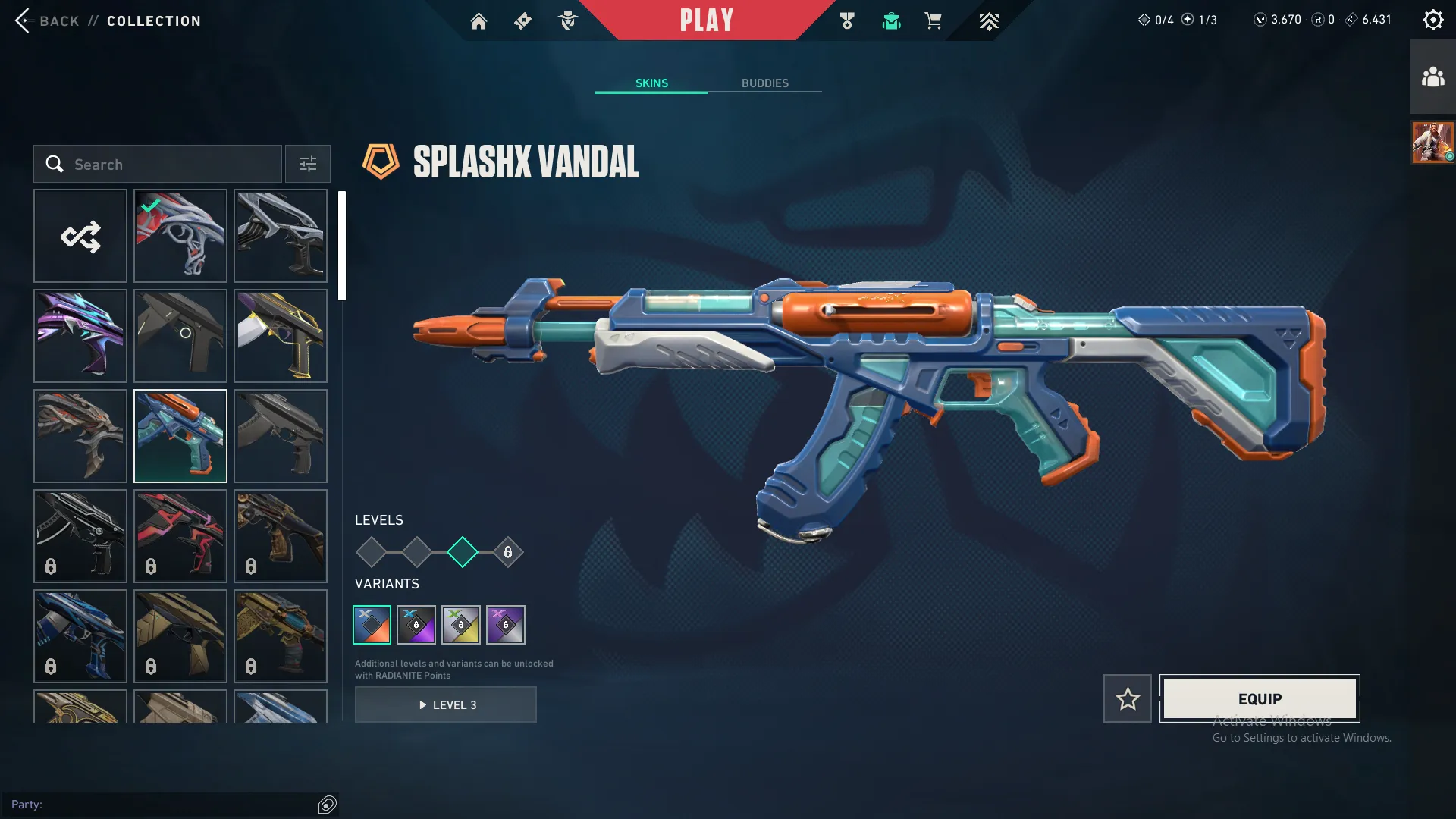Open the Store shopping cart icon
Image resolution: width=1456 pixels, height=819 pixels.
pyautogui.click(x=934, y=21)
